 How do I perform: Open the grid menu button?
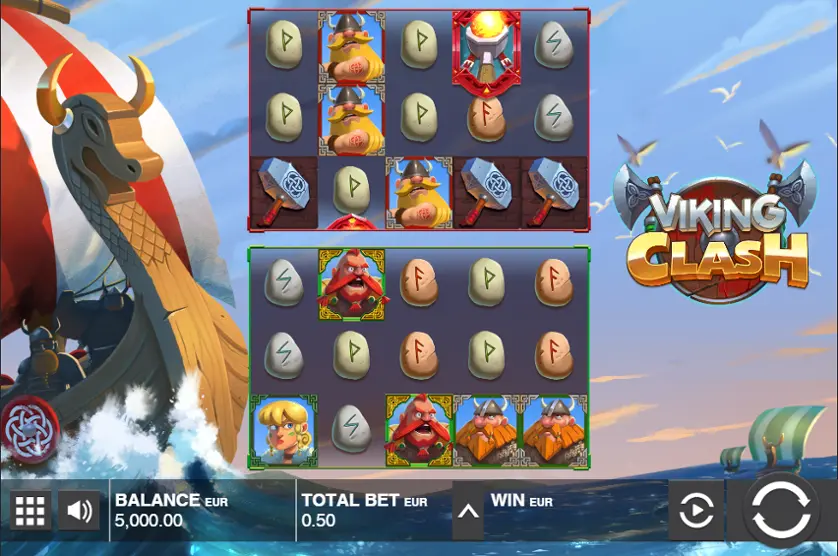[x=30, y=511]
